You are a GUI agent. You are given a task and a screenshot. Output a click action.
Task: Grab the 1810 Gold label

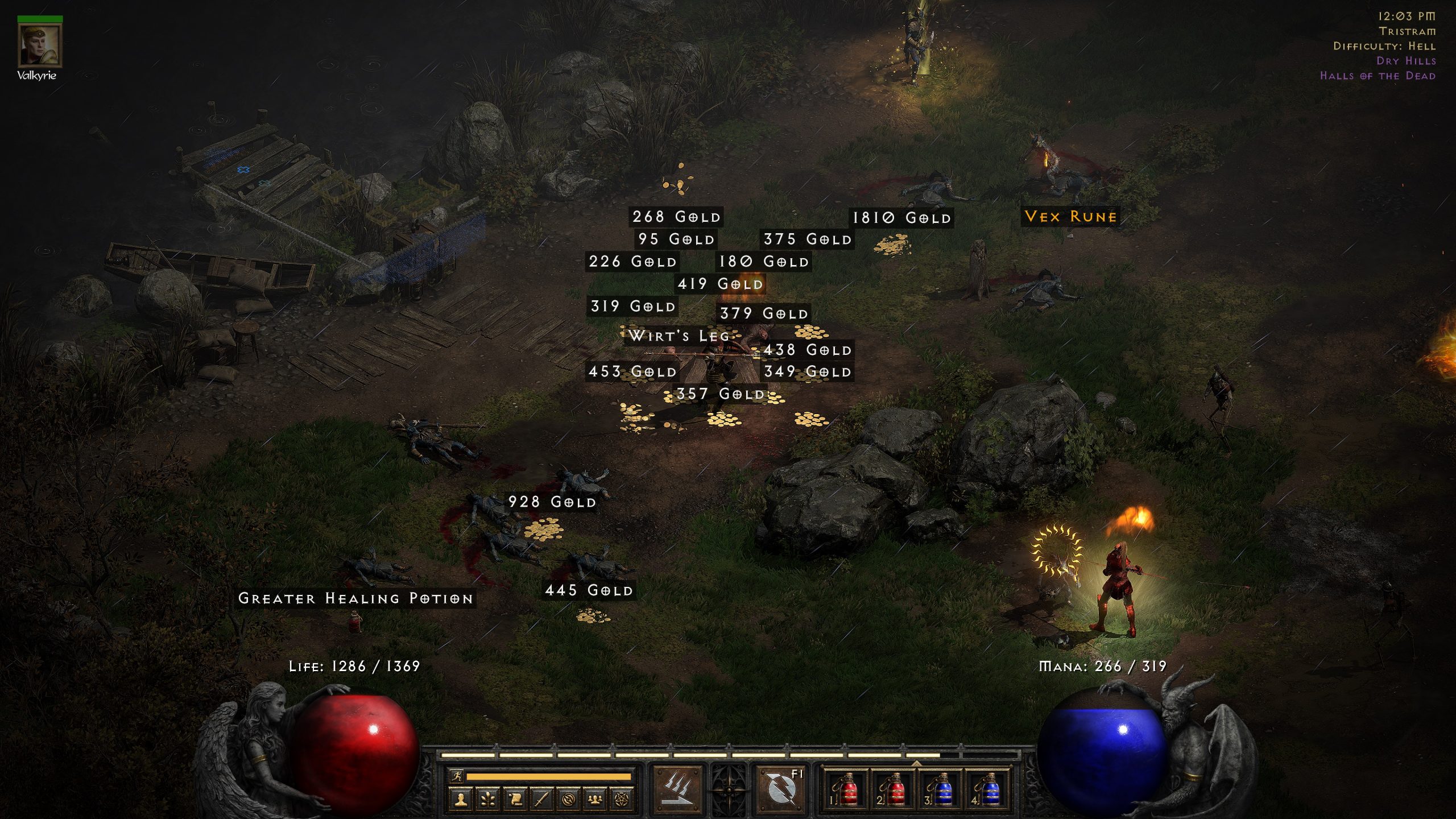click(x=901, y=218)
